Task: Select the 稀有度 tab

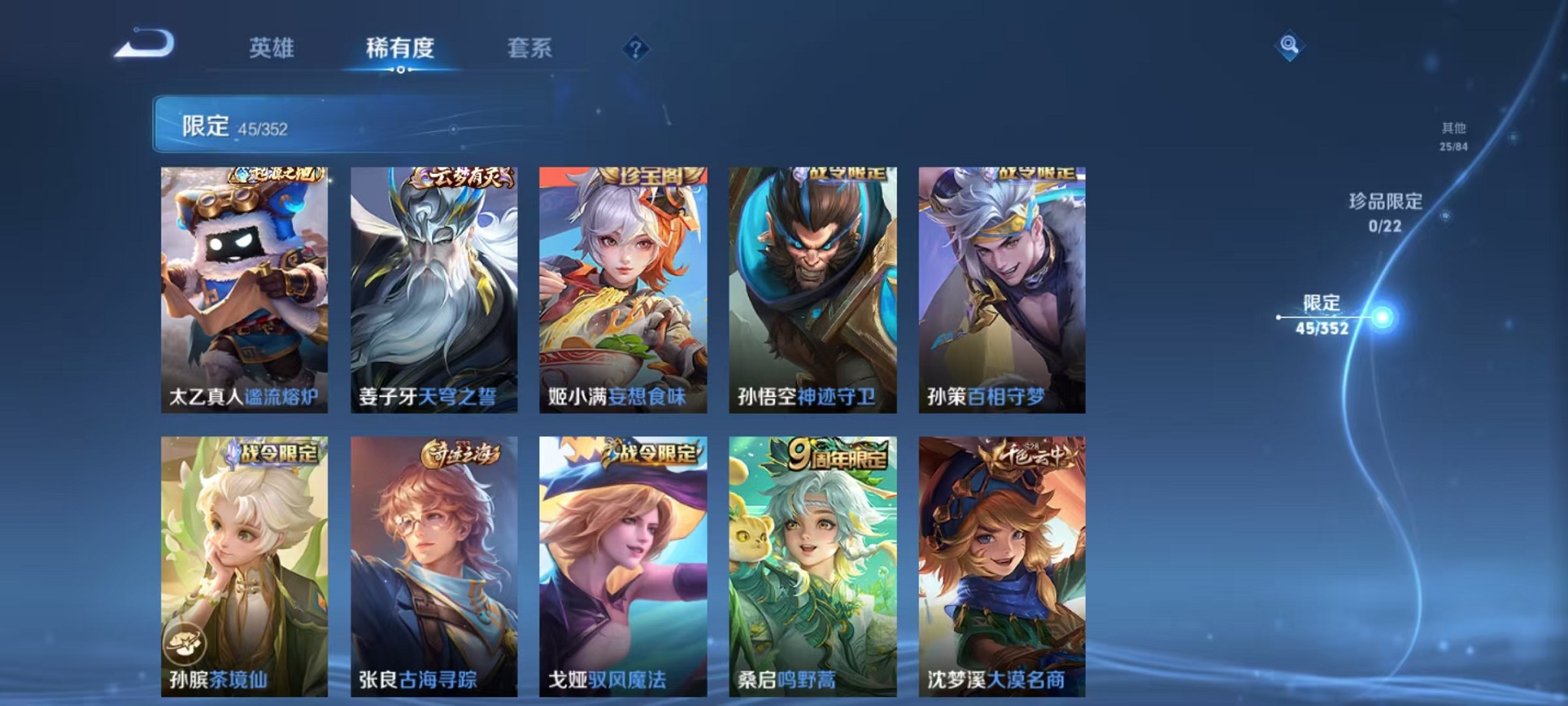Action: point(400,48)
